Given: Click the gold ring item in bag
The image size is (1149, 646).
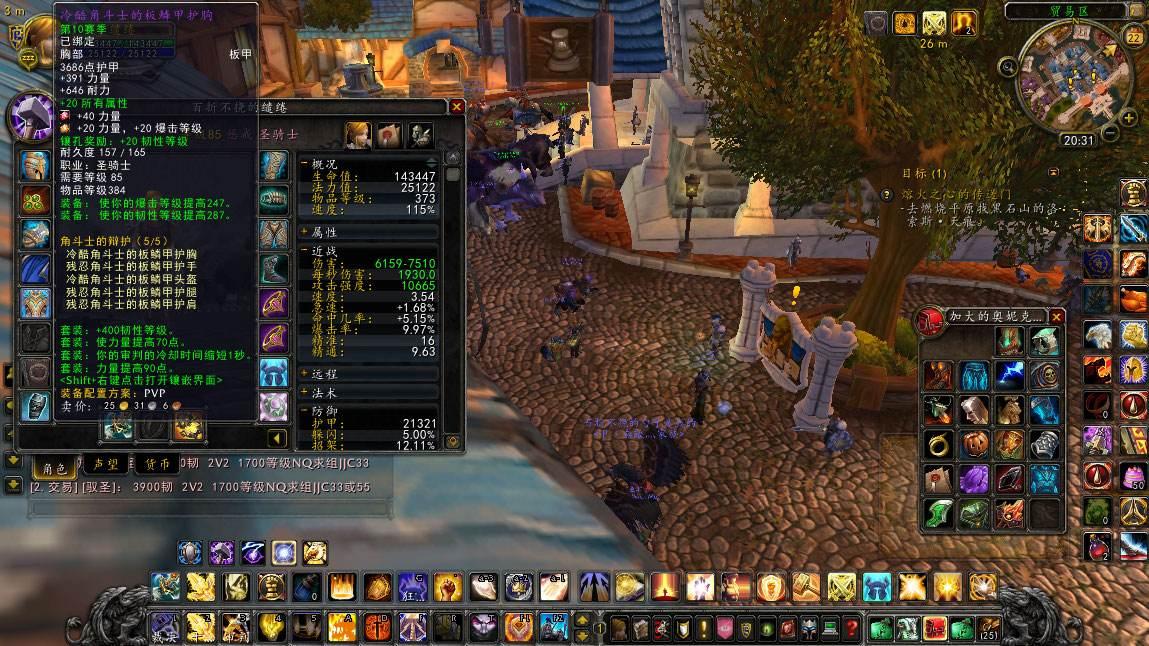Looking at the screenshot, I should click(938, 443).
